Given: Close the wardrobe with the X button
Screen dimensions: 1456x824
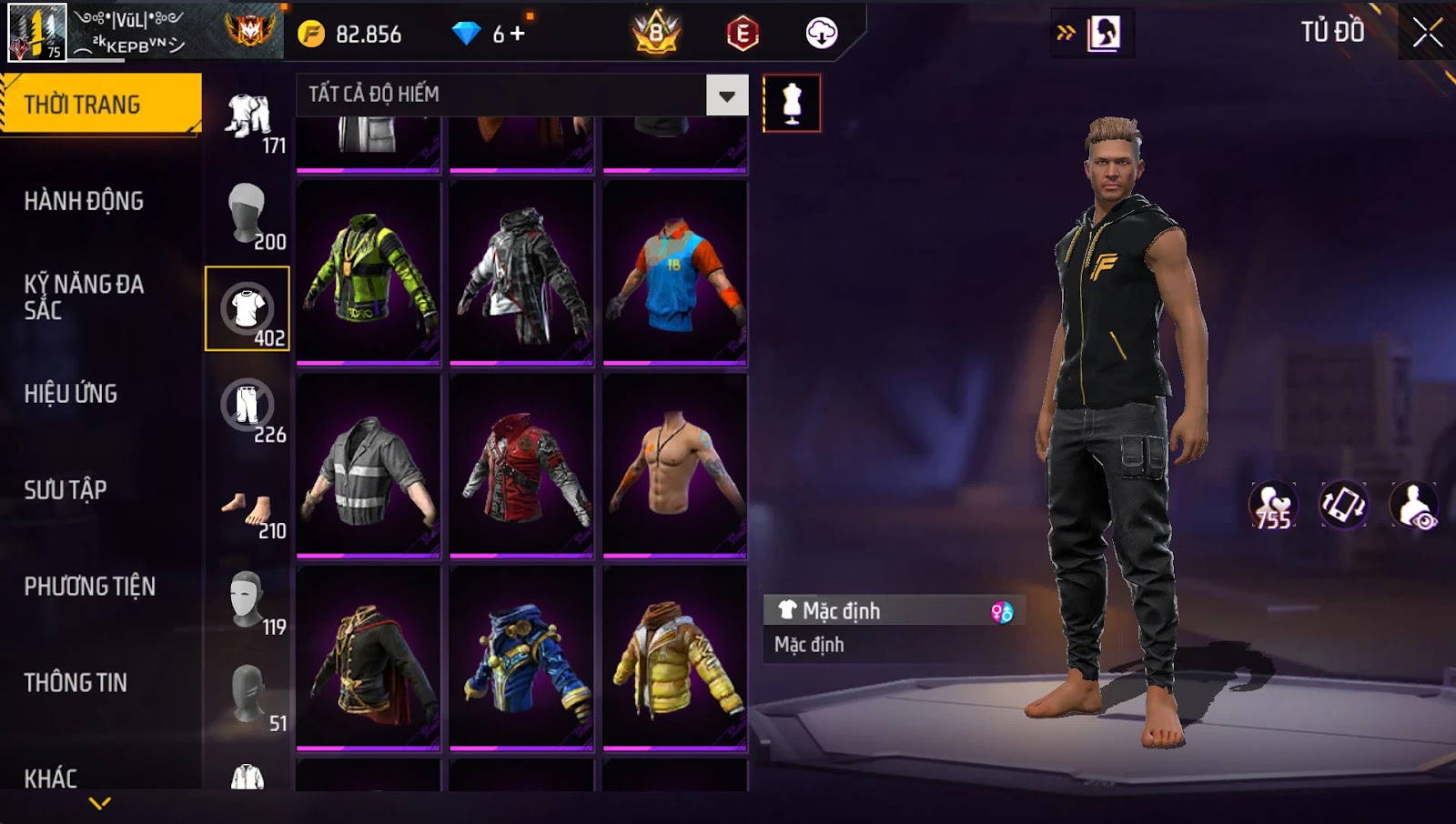Looking at the screenshot, I should click(x=1427, y=34).
